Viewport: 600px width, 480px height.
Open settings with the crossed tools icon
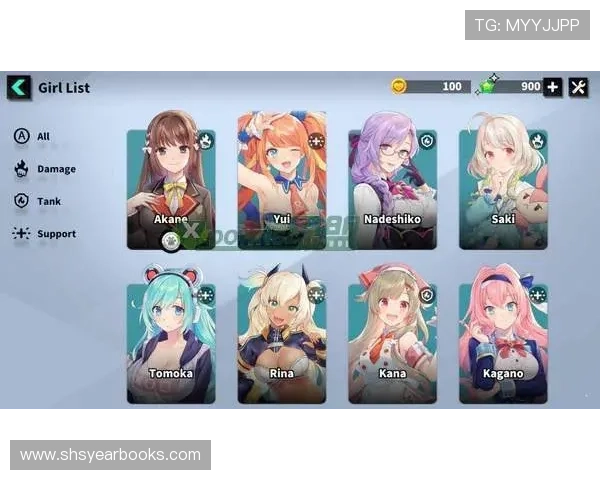(x=579, y=87)
